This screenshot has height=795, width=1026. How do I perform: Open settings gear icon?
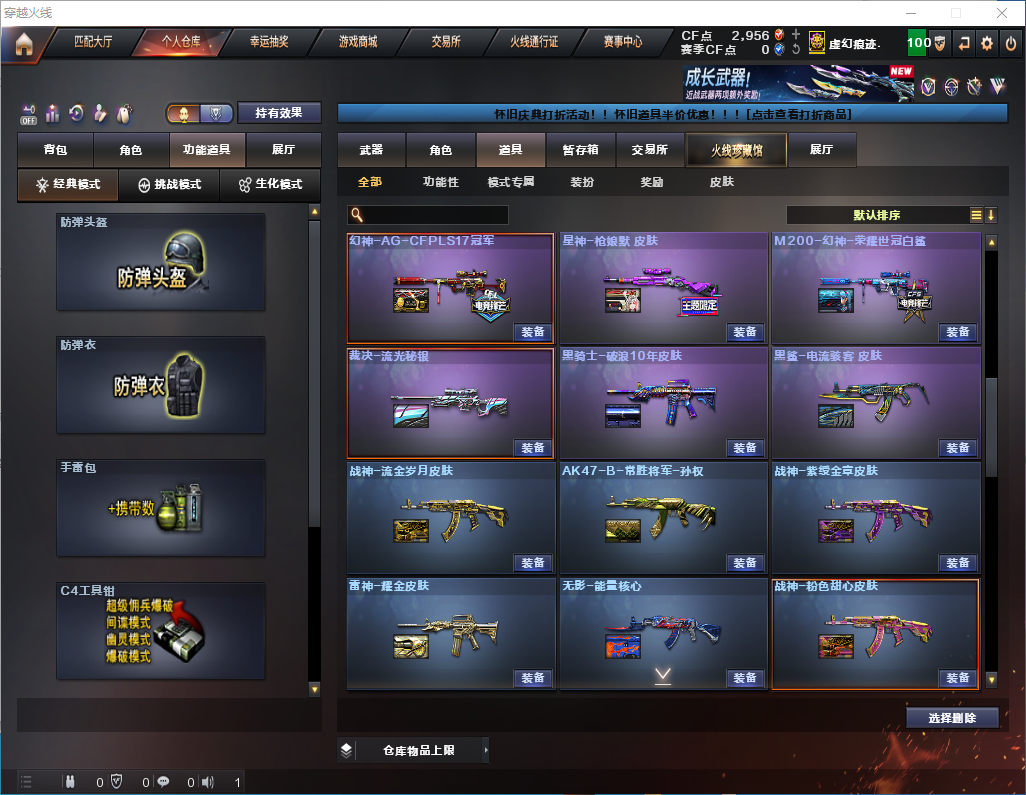987,43
